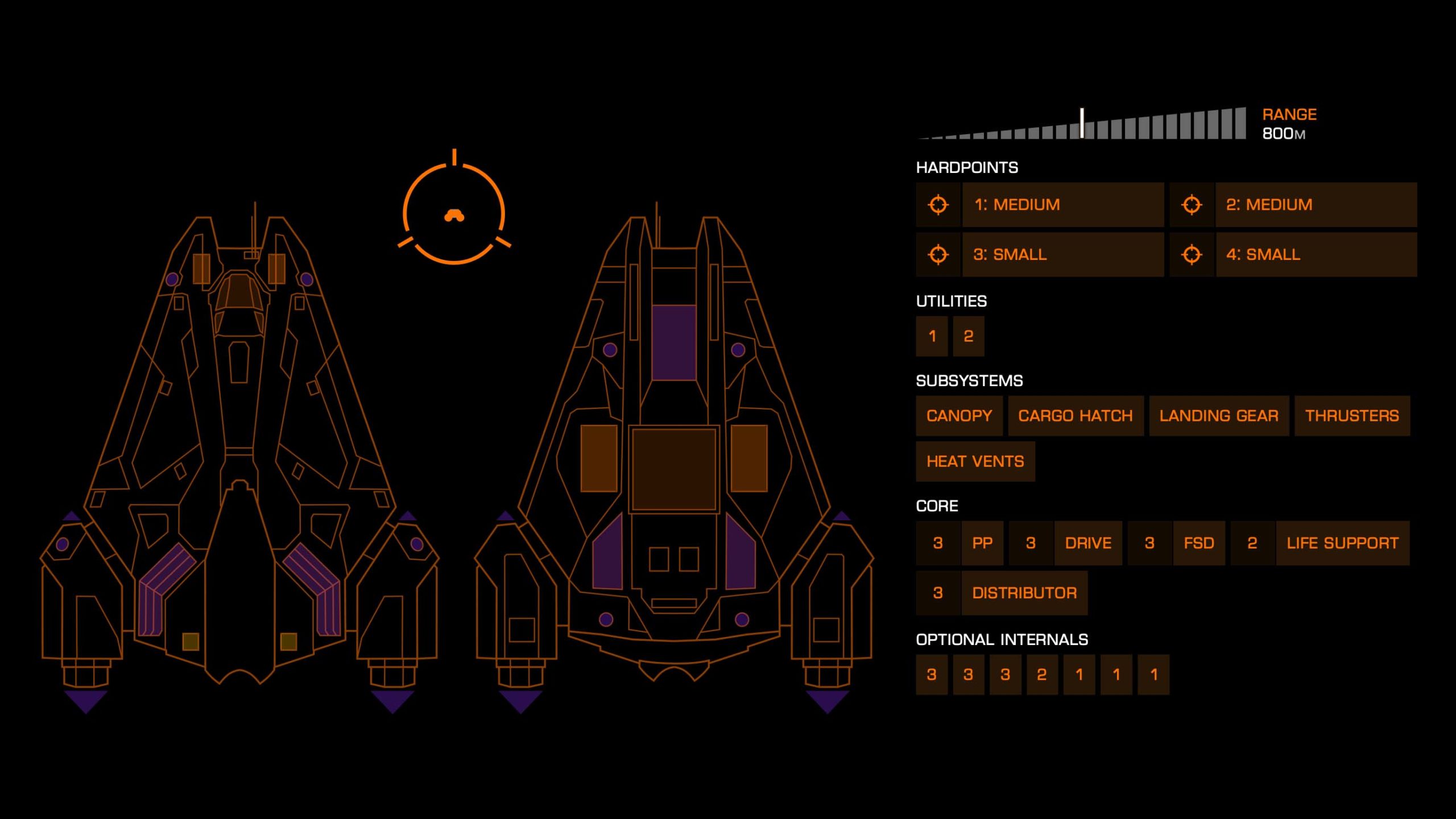This screenshot has width=1456, height=819.
Task: Toggle targeting of the Cargo Hatch subsystem
Action: click(1076, 416)
